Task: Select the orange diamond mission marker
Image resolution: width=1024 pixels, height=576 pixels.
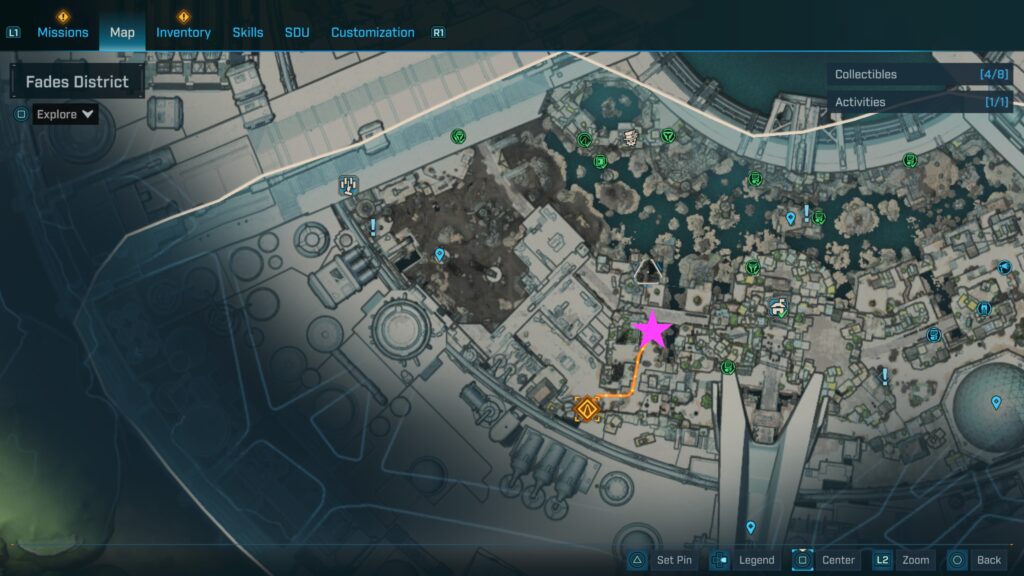Action: click(586, 409)
